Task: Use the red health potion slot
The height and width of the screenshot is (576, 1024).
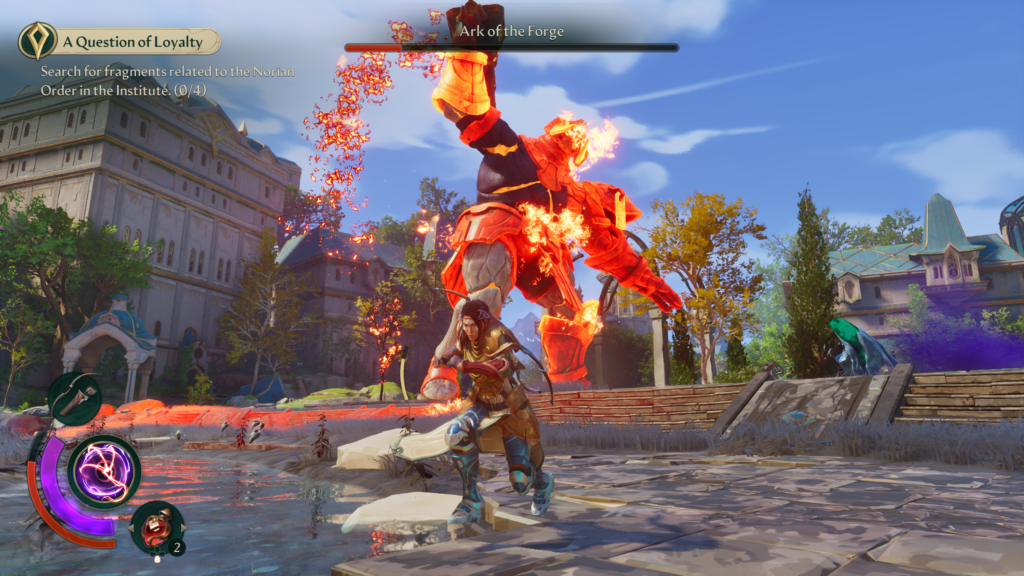Action: (157, 526)
